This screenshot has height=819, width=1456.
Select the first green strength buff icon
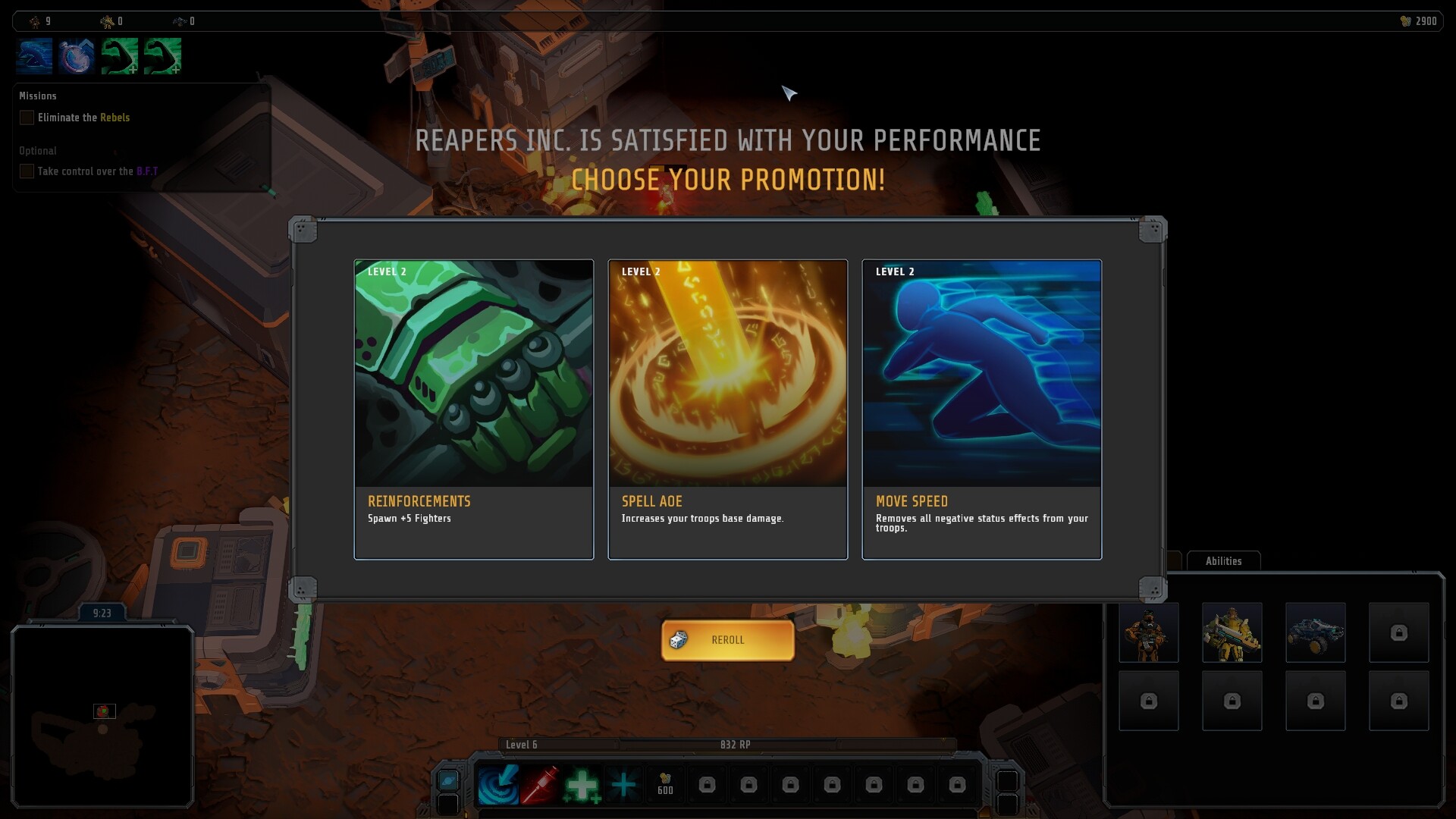pos(118,56)
